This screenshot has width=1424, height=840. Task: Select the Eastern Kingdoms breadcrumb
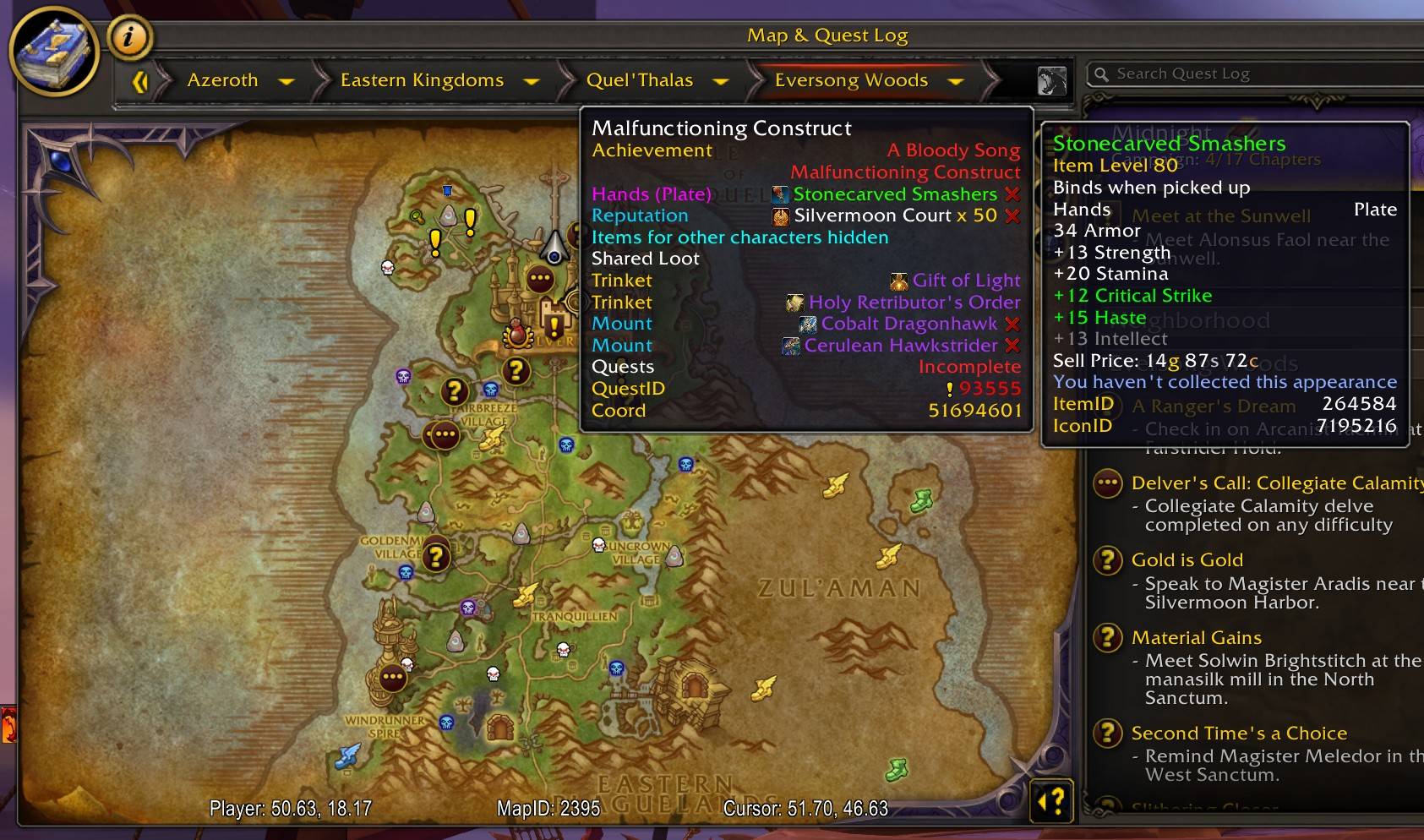pos(422,80)
